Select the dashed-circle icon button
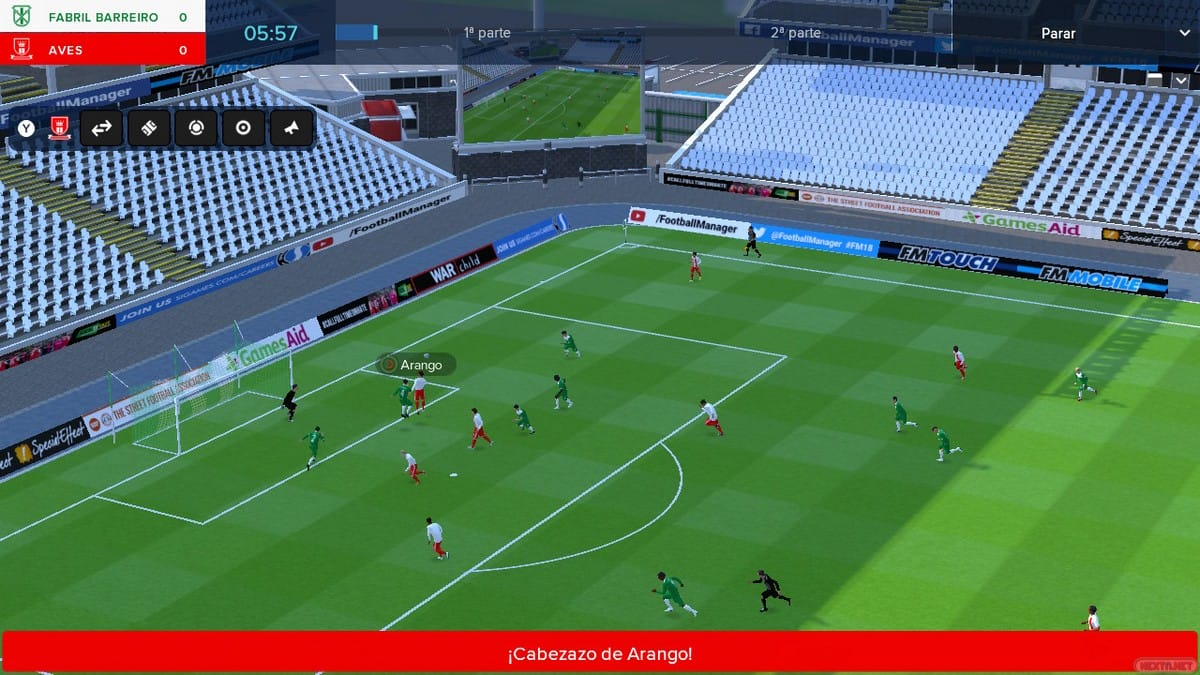 pos(196,128)
